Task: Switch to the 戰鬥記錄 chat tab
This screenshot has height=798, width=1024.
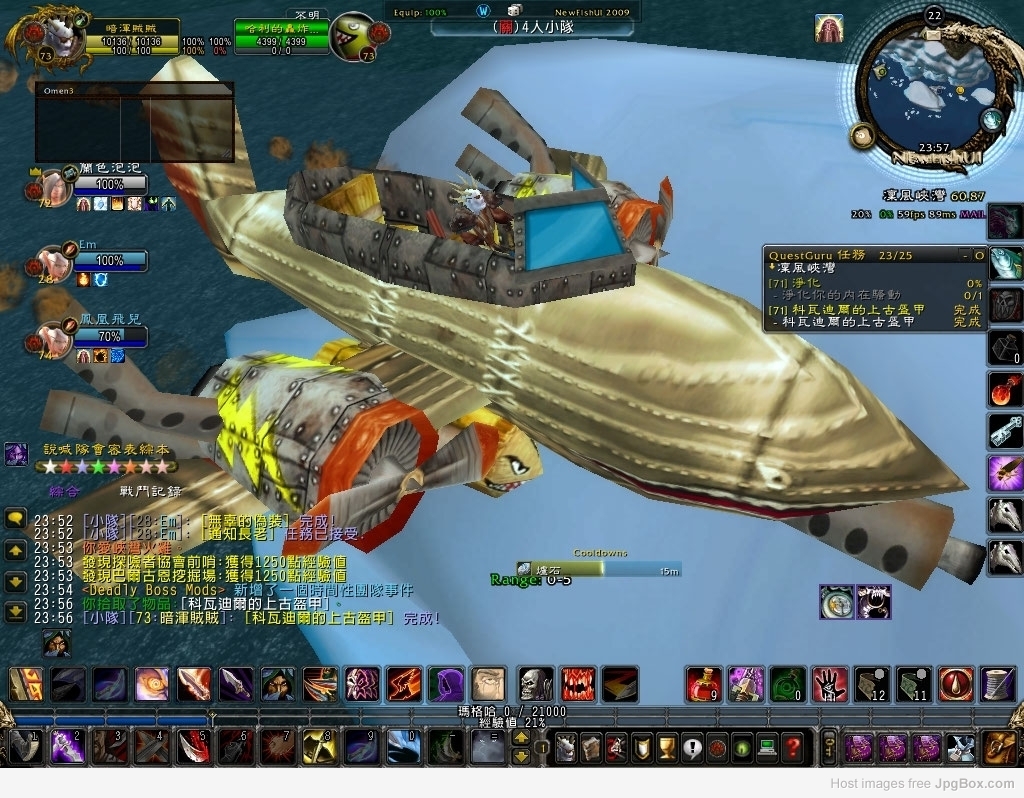Action: point(151,491)
